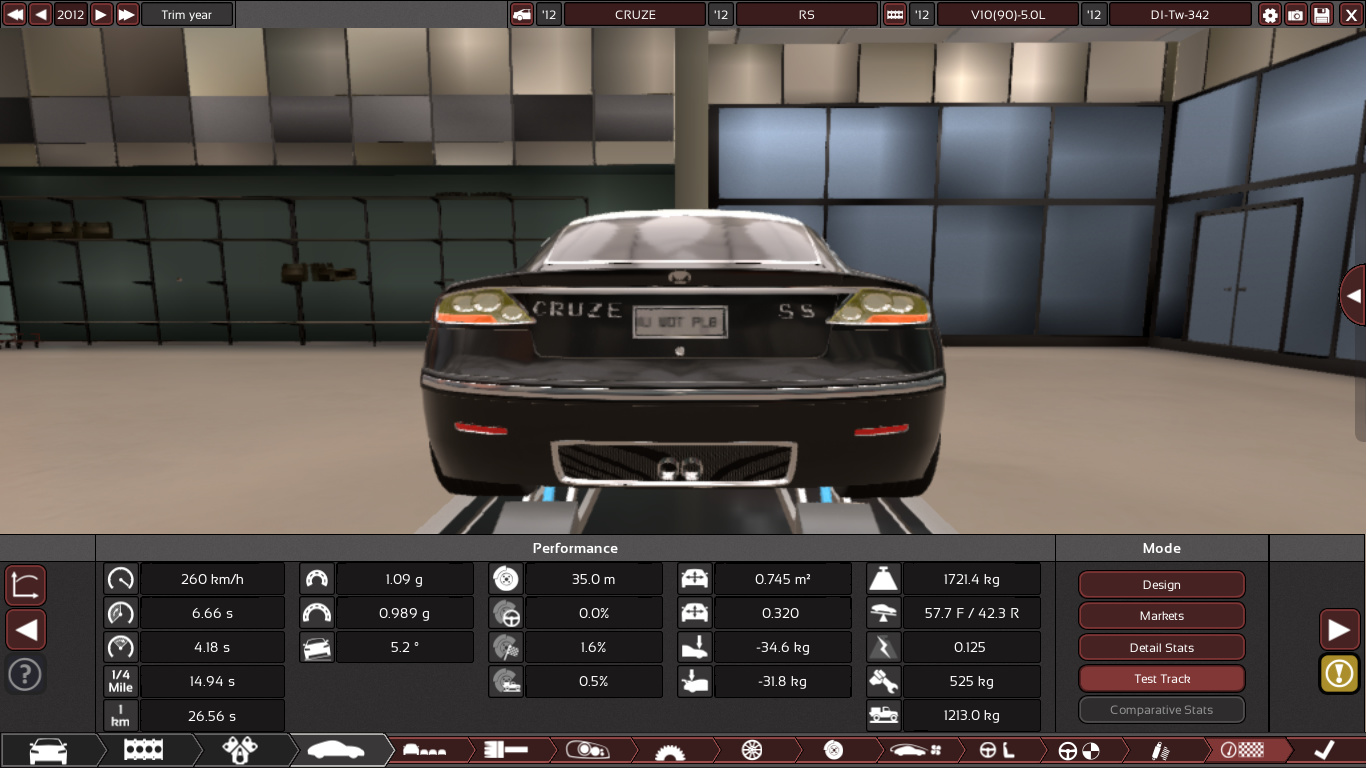
Task: Open the CRUZE model name field
Action: [x=635, y=15]
